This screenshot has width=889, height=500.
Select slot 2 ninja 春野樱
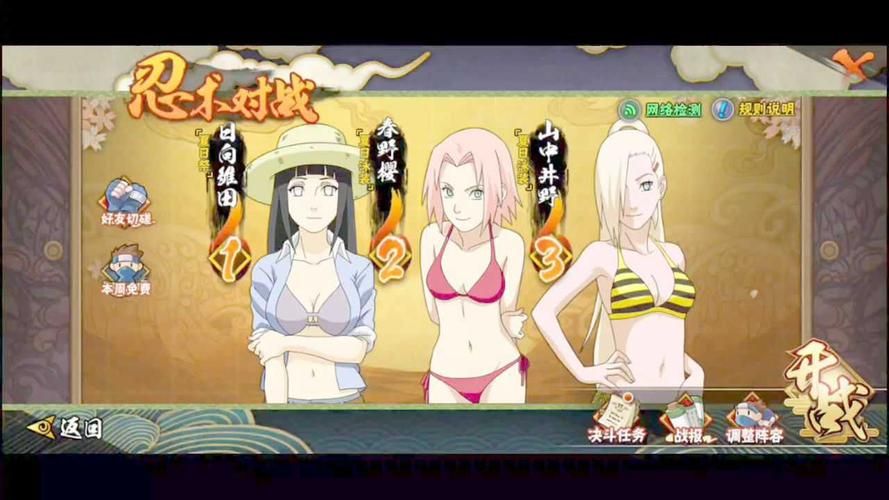tap(468, 280)
